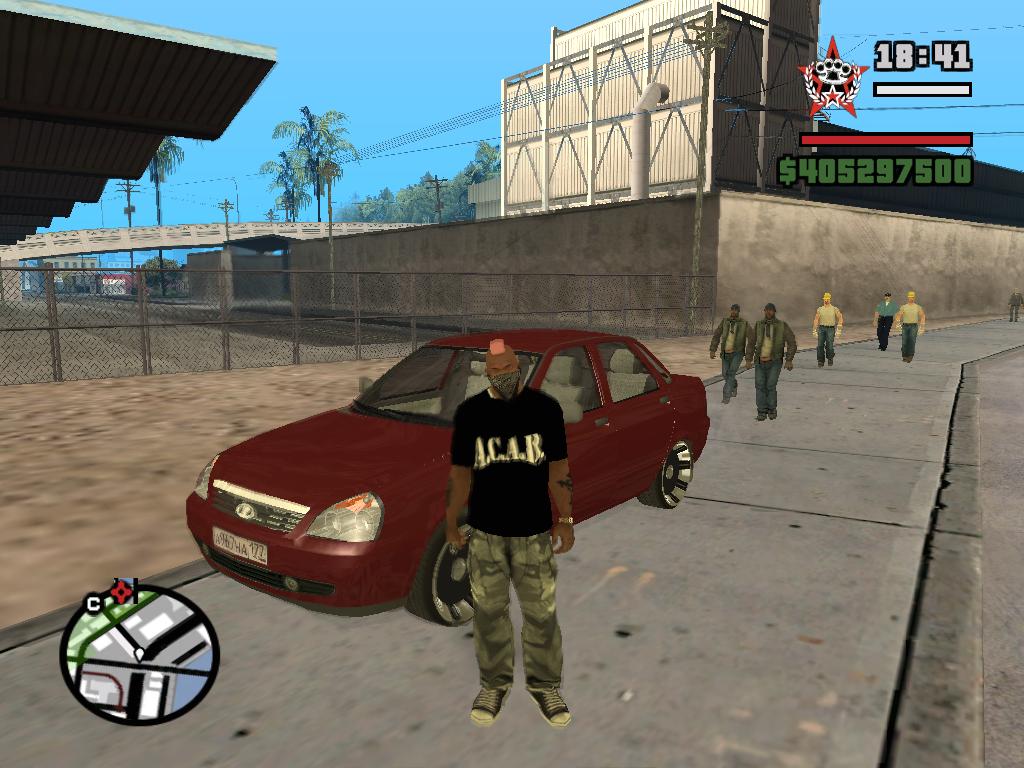Image resolution: width=1024 pixels, height=768 pixels.
Task: Select the red marker on the minimap edge
Action: (123, 592)
